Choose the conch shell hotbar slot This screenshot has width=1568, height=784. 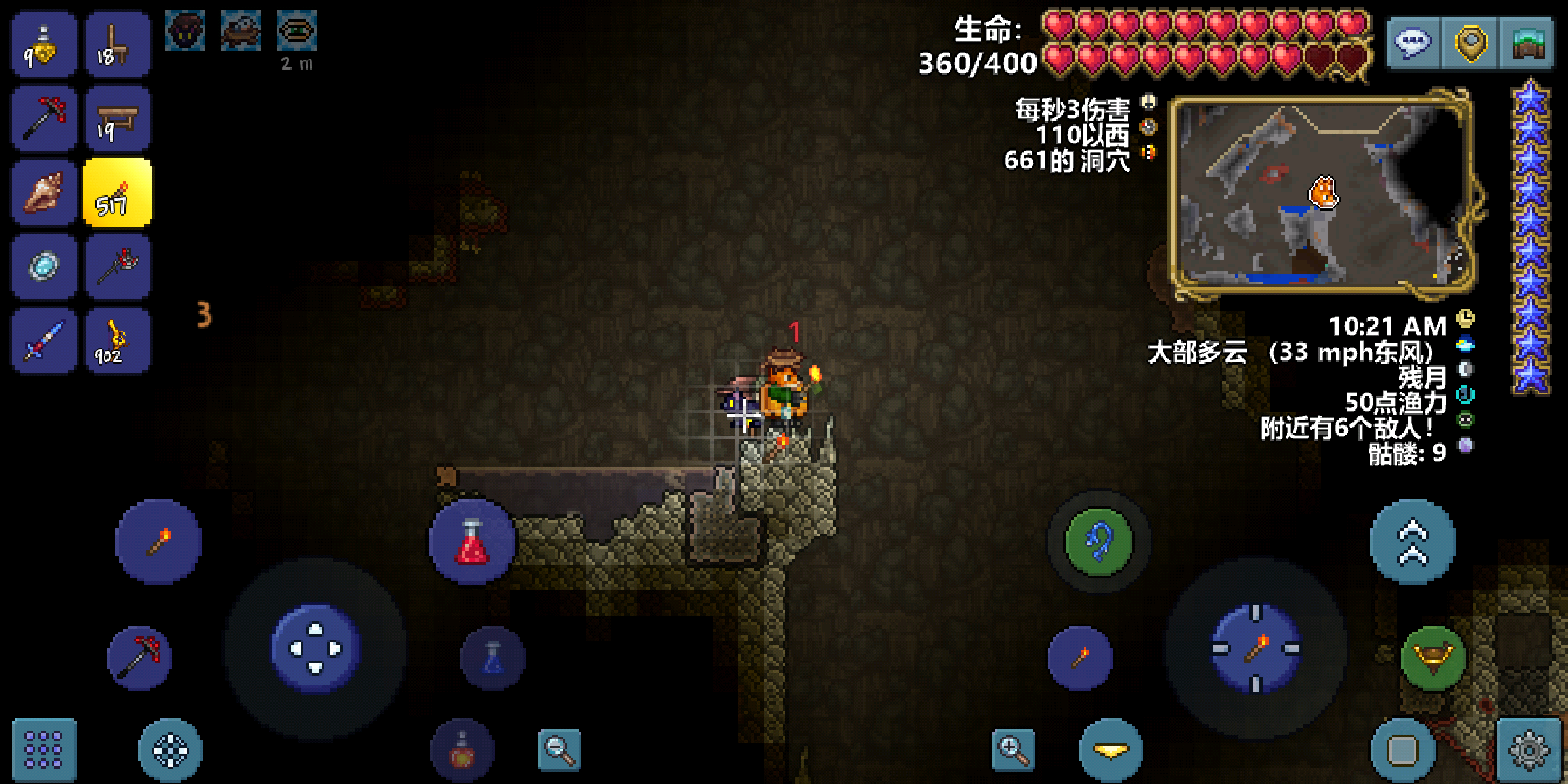pos(44,193)
